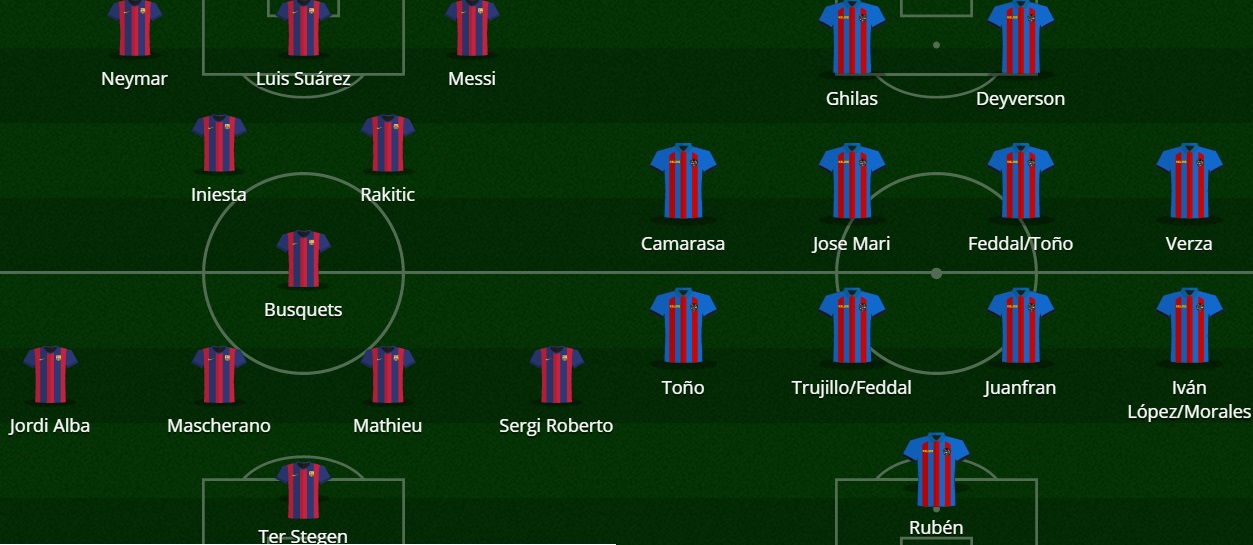This screenshot has width=1253, height=545.
Task: Select the Iniesta player shirt
Action: (x=219, y=143)
